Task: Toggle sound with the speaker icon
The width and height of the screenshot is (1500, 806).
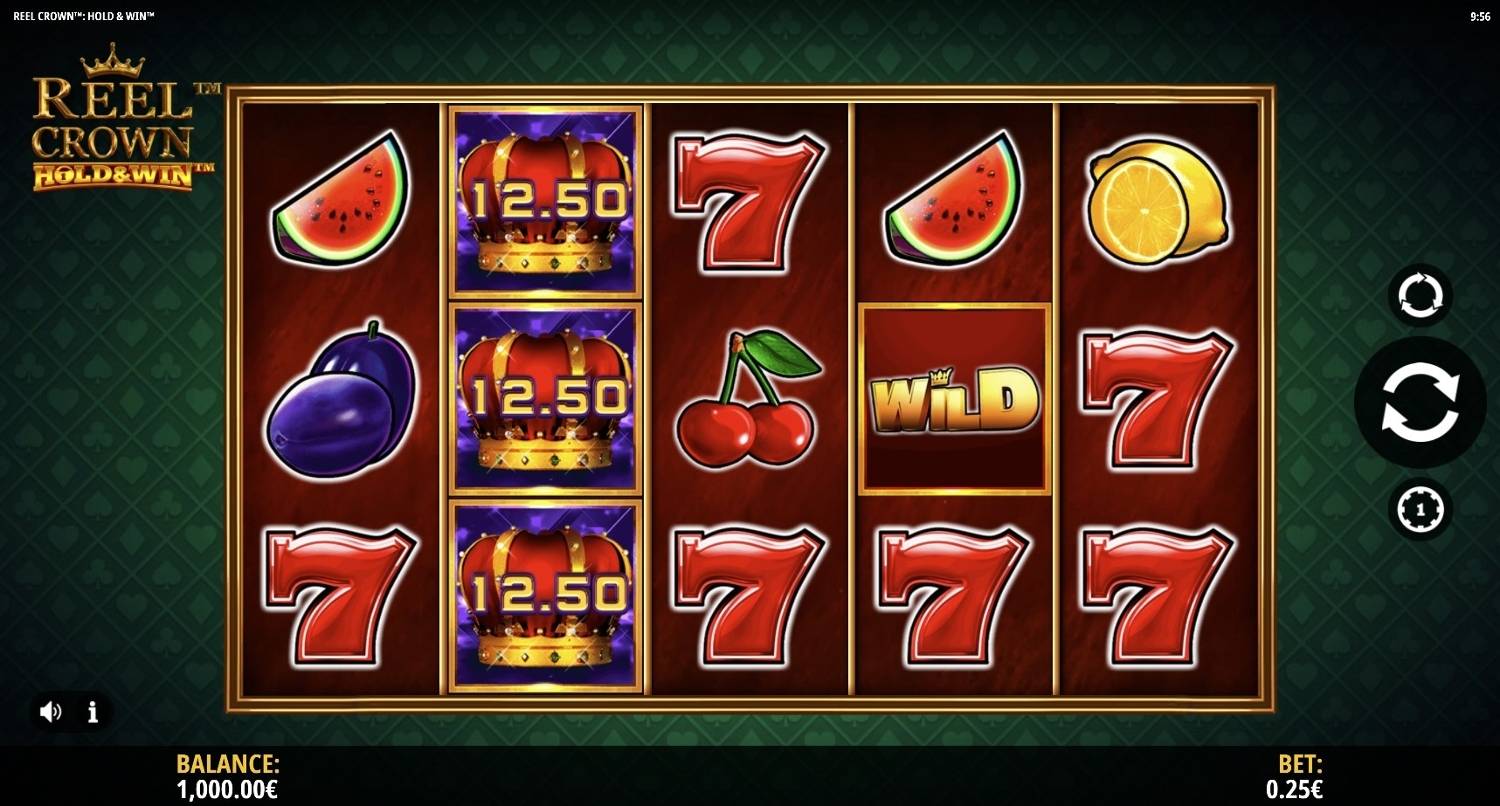Action: point(50,712)
